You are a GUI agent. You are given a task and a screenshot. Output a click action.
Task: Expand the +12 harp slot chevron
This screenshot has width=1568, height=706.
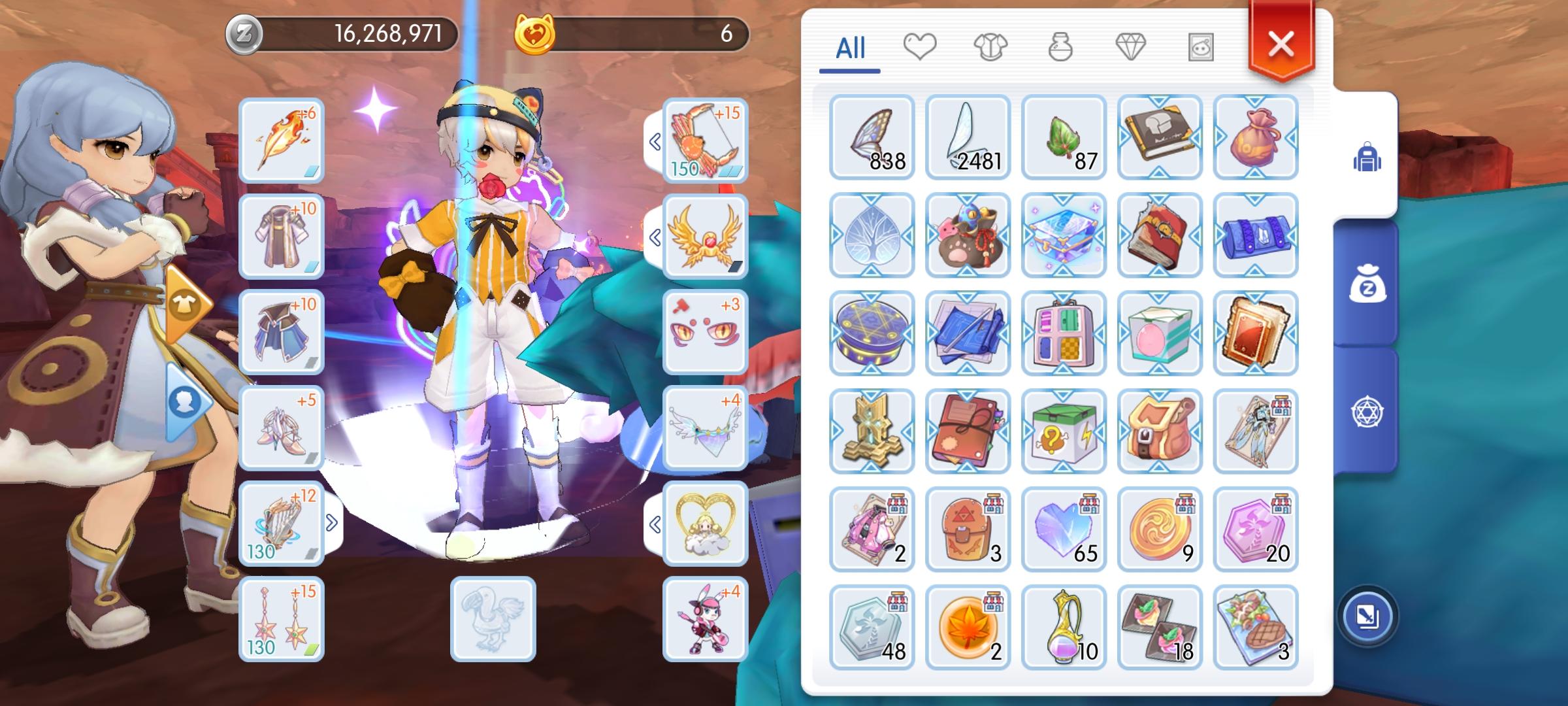[x=332, y=522]
